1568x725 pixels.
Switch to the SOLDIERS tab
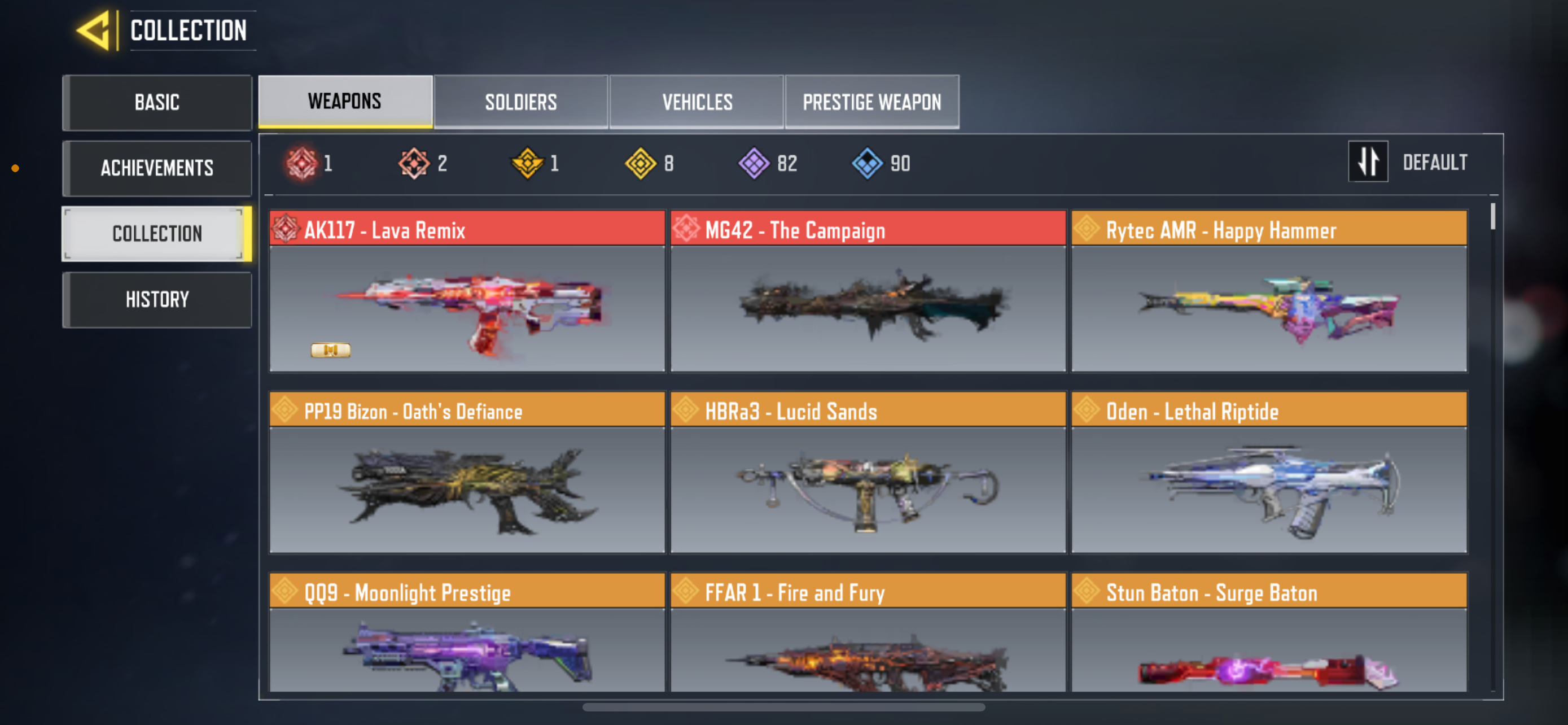521,102
